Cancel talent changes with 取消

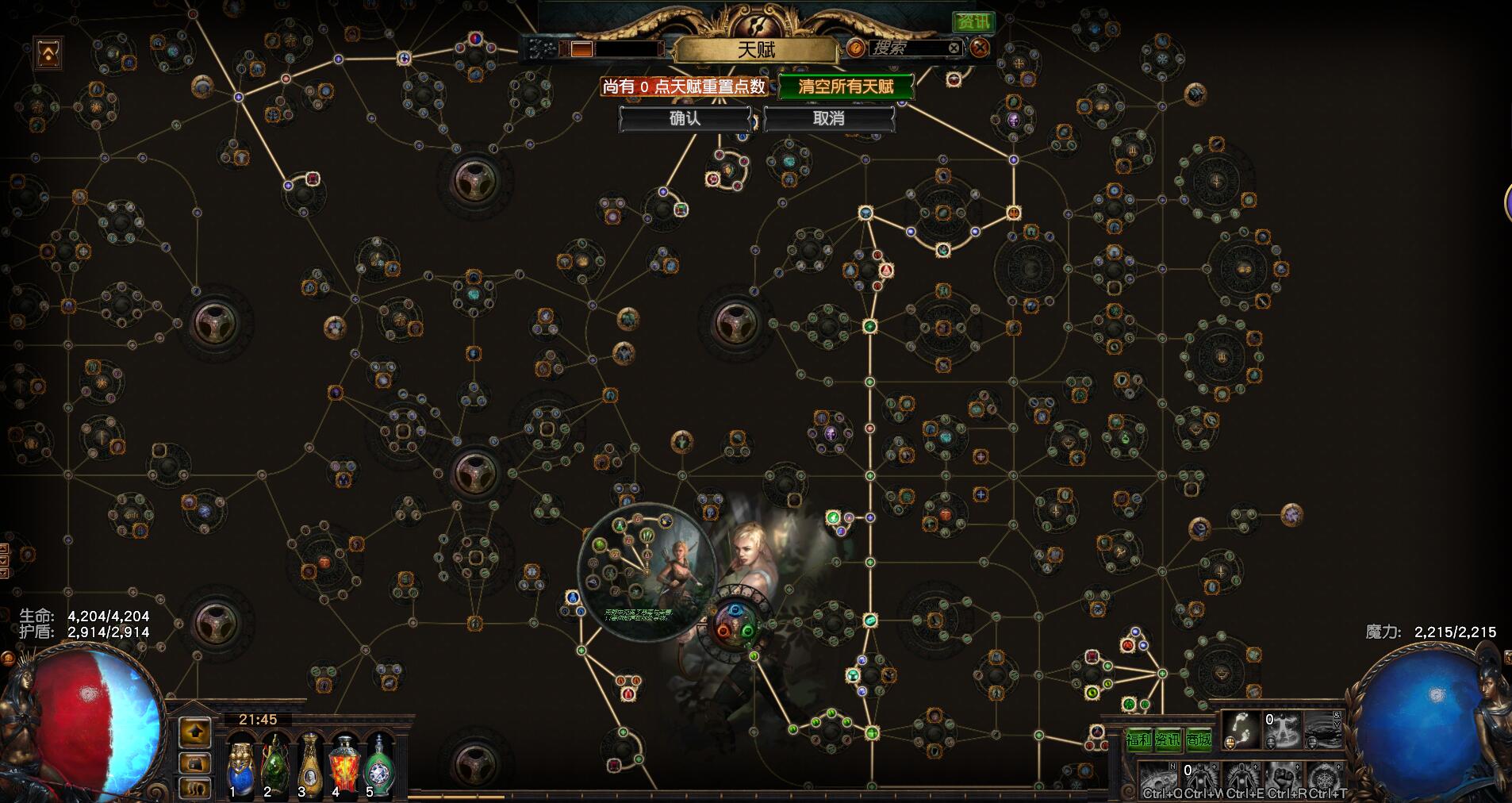(x=829, y=119)
